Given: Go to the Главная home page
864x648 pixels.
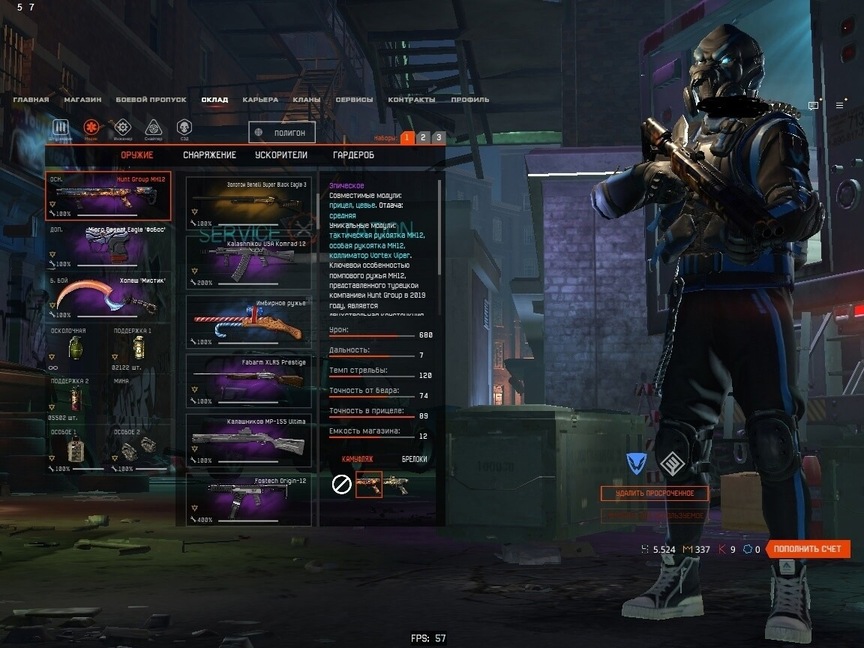Looking at the screenshot, I should pyautogui.click(x=31, y=100).
